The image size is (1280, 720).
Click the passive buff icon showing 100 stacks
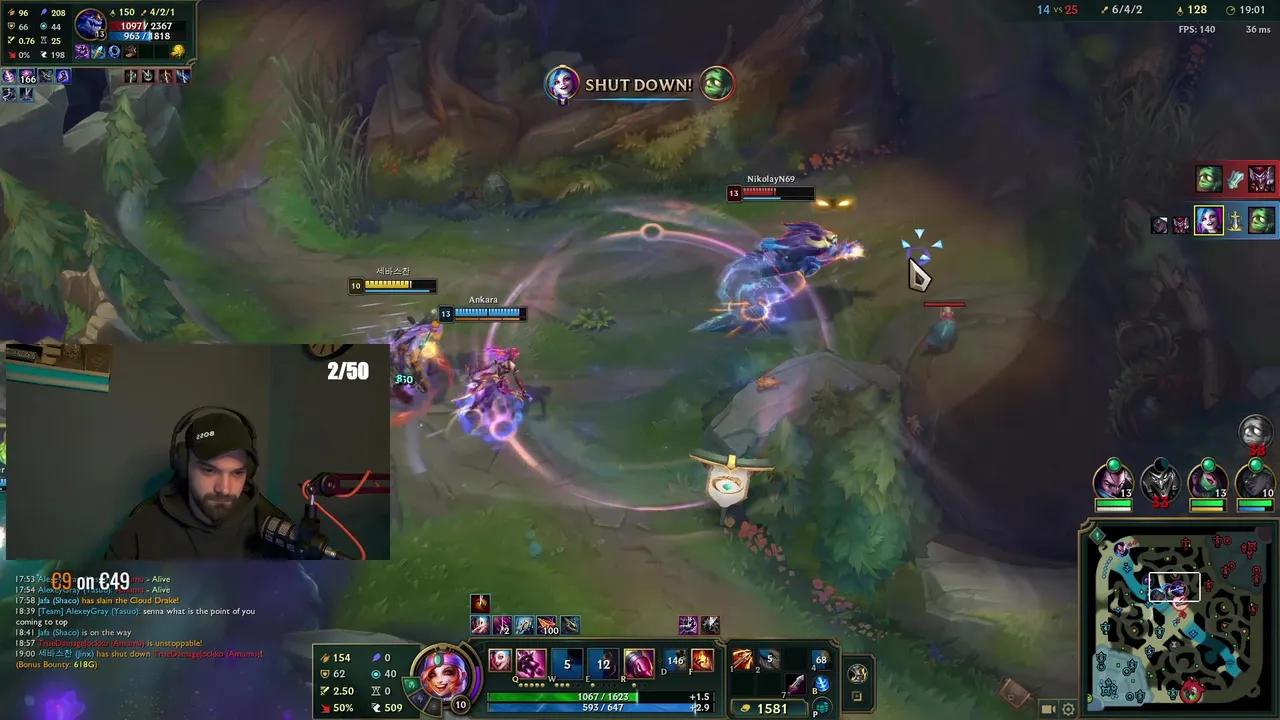pyautogui.click(x=547, y=626)
